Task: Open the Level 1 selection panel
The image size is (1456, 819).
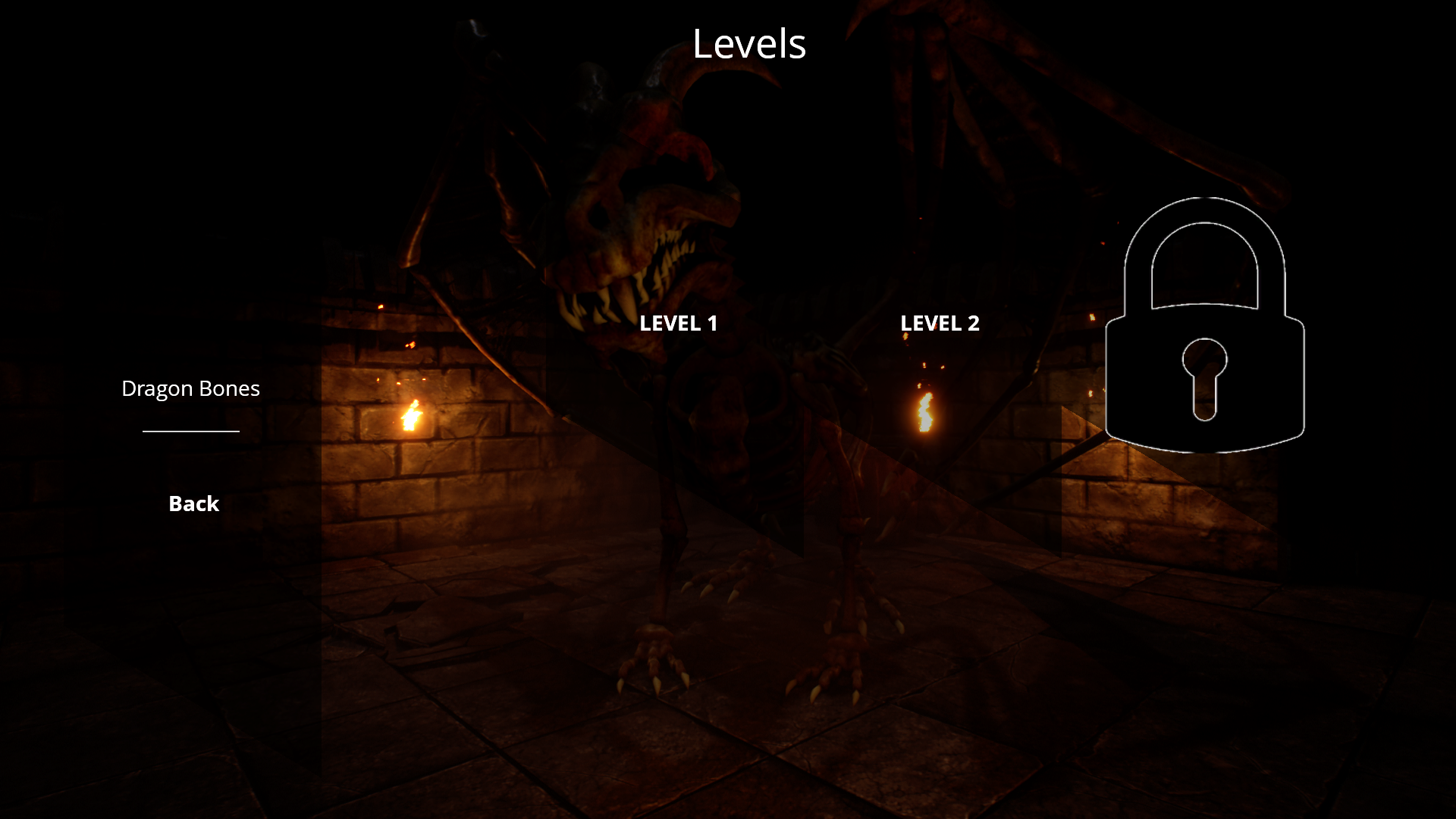Action: (679, 323)
